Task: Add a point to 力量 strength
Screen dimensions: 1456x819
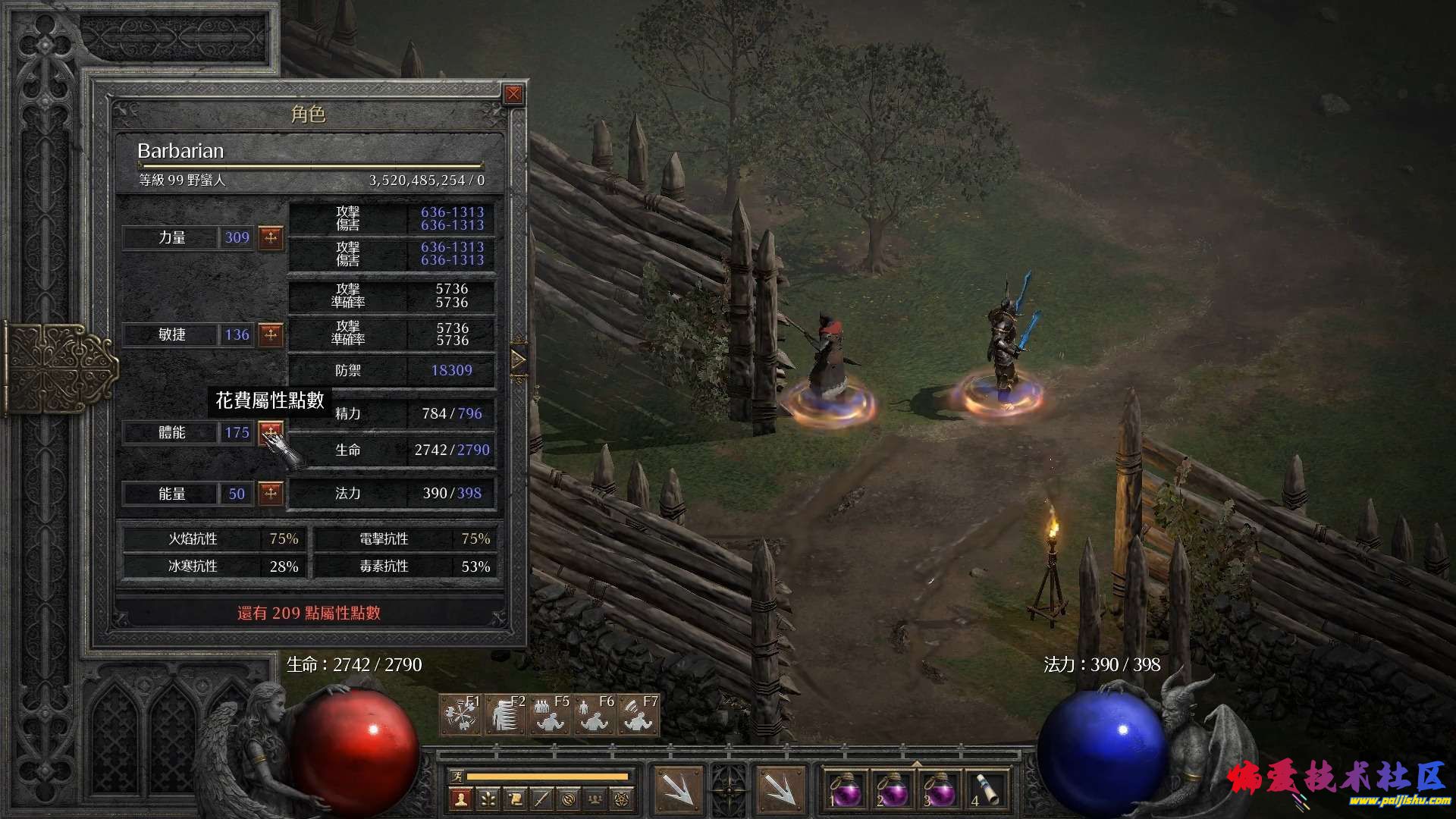Action: point(271,237)
